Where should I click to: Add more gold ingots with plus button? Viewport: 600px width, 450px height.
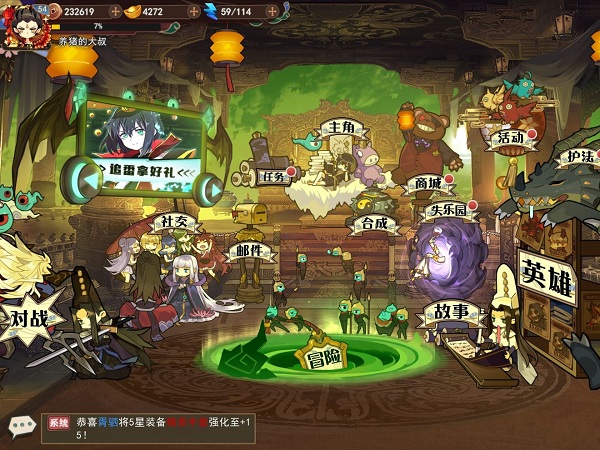click(x=195, y=11)
